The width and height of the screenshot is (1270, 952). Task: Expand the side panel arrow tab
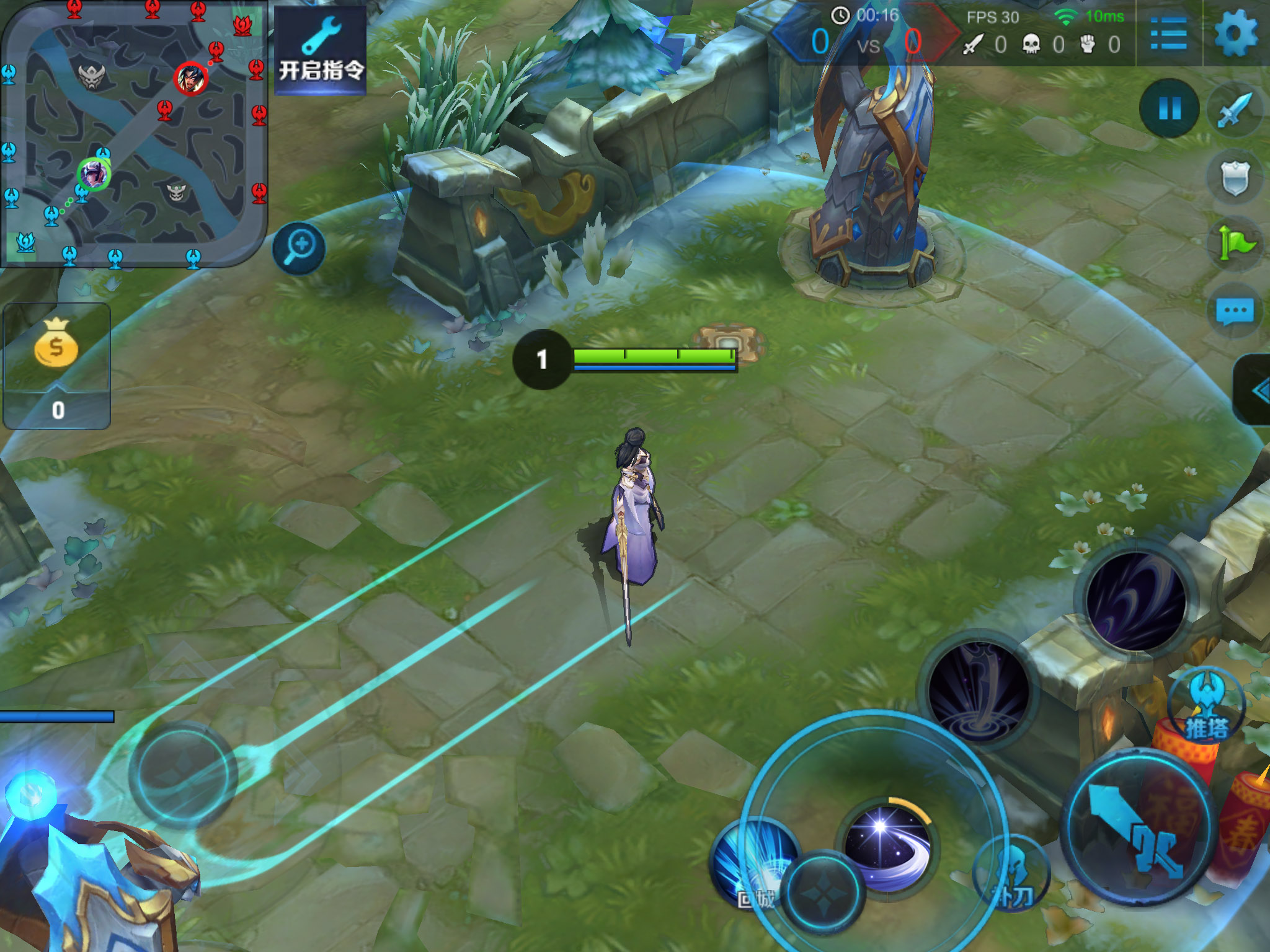(1256, 390)
